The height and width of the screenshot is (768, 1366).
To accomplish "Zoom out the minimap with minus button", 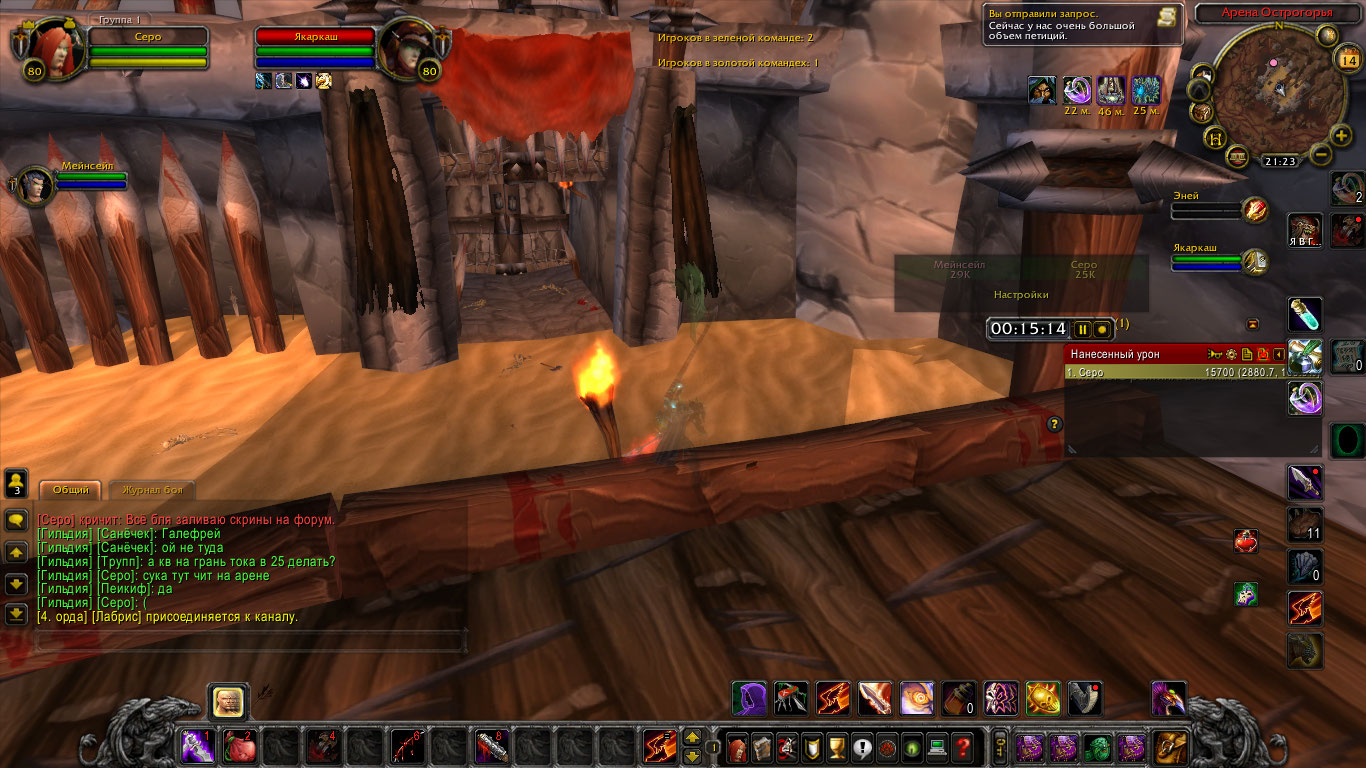I will coord(1320,155).
